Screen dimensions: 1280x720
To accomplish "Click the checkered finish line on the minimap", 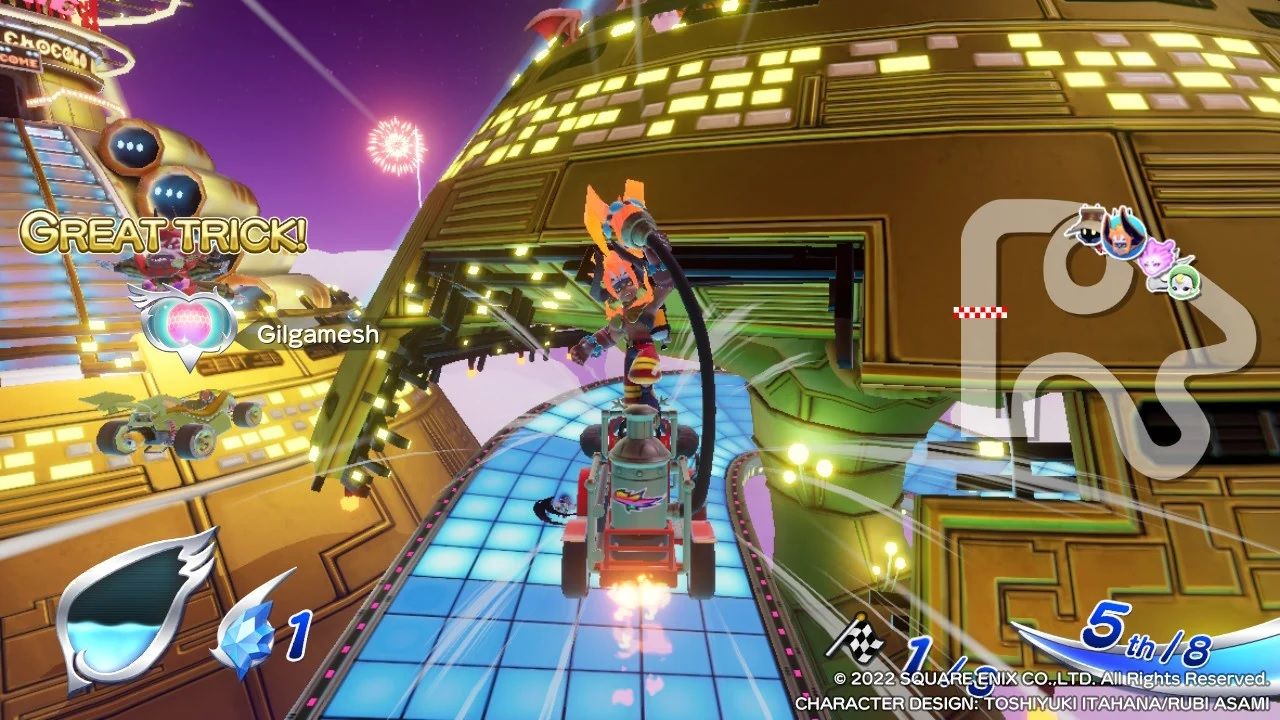I will 980,313.
